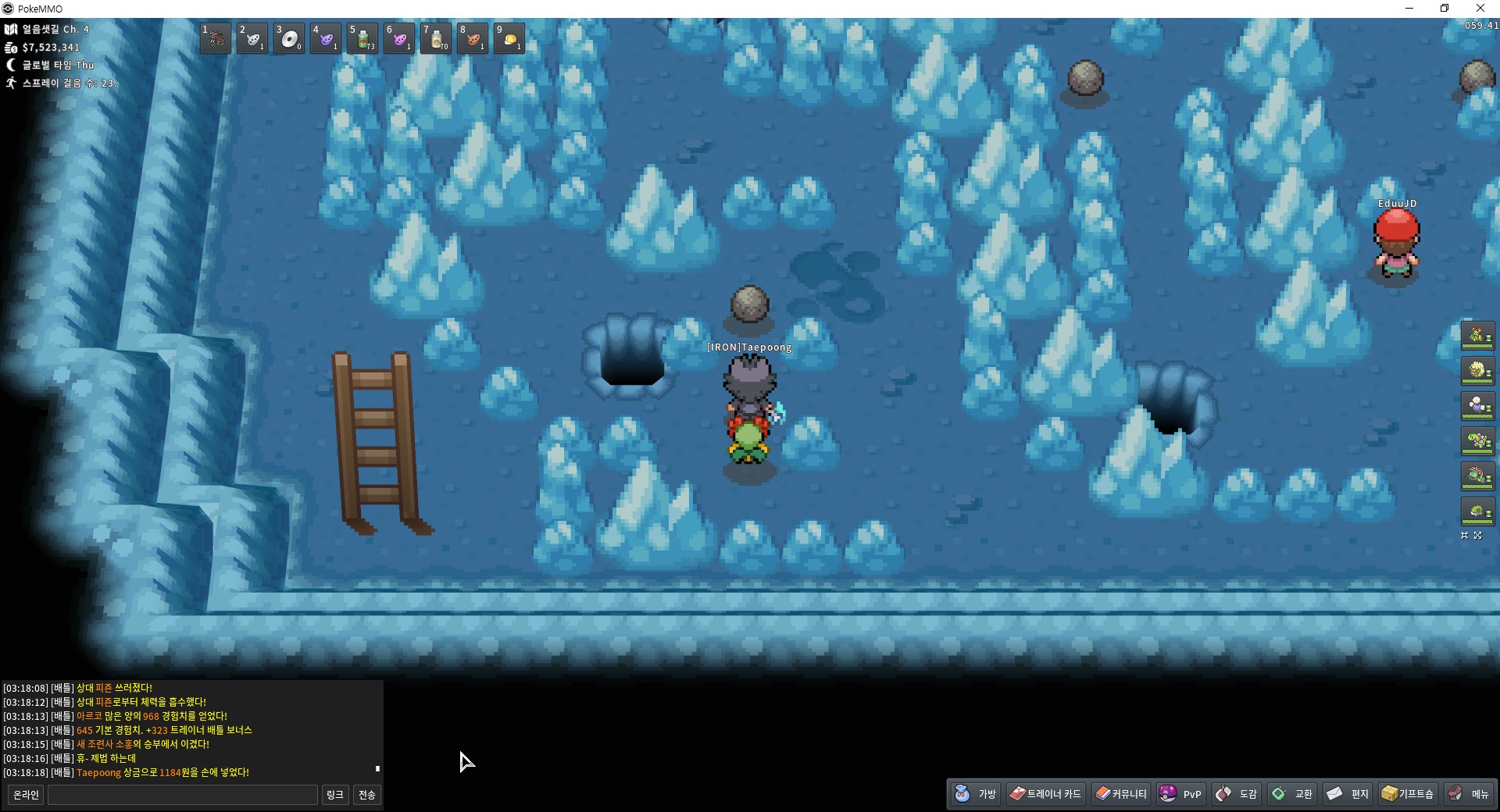Use the green spray can in slot 5
1500x812 pixels.
[x=362, y=38]
